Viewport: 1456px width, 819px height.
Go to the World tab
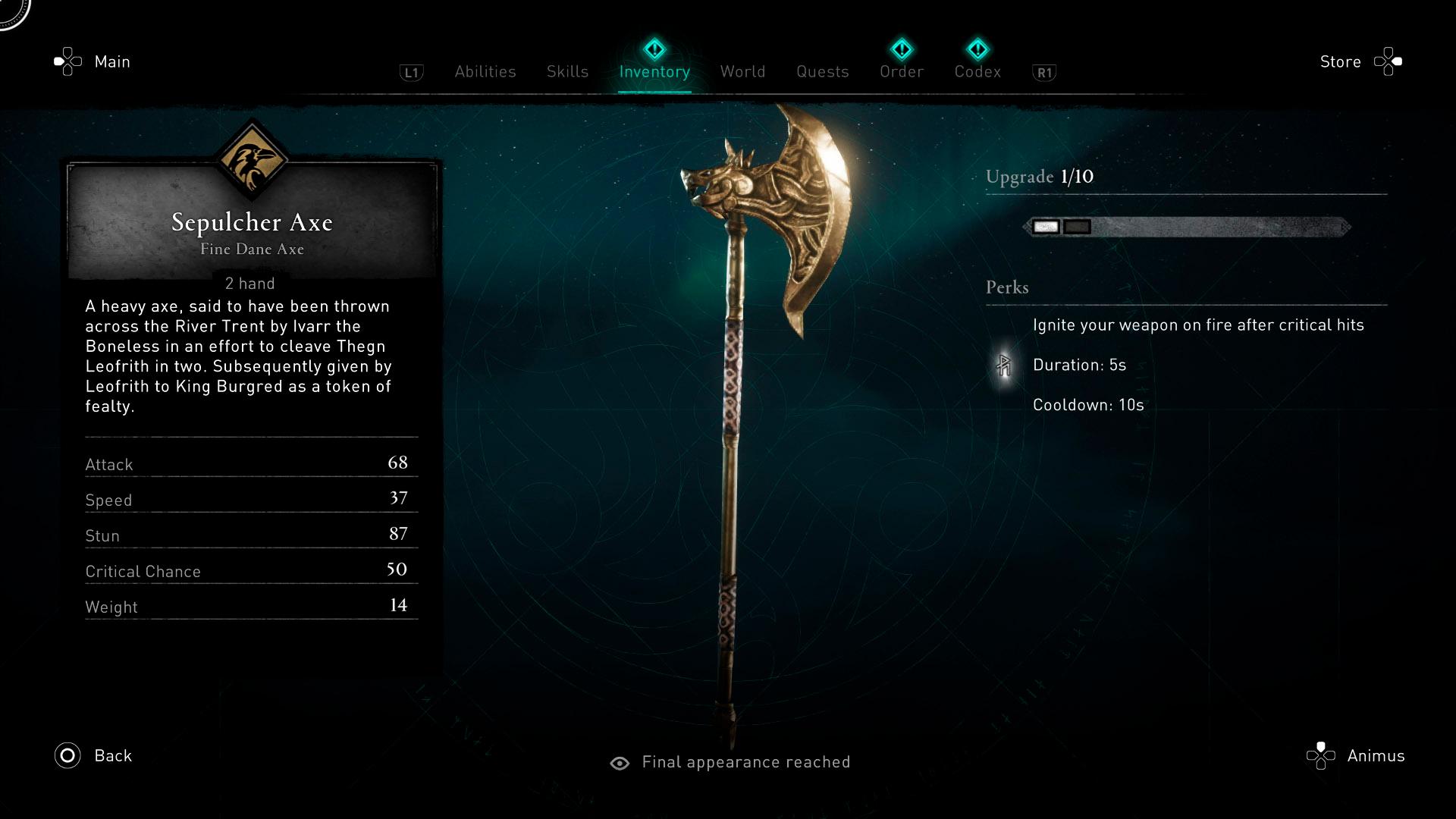(742, 71)
